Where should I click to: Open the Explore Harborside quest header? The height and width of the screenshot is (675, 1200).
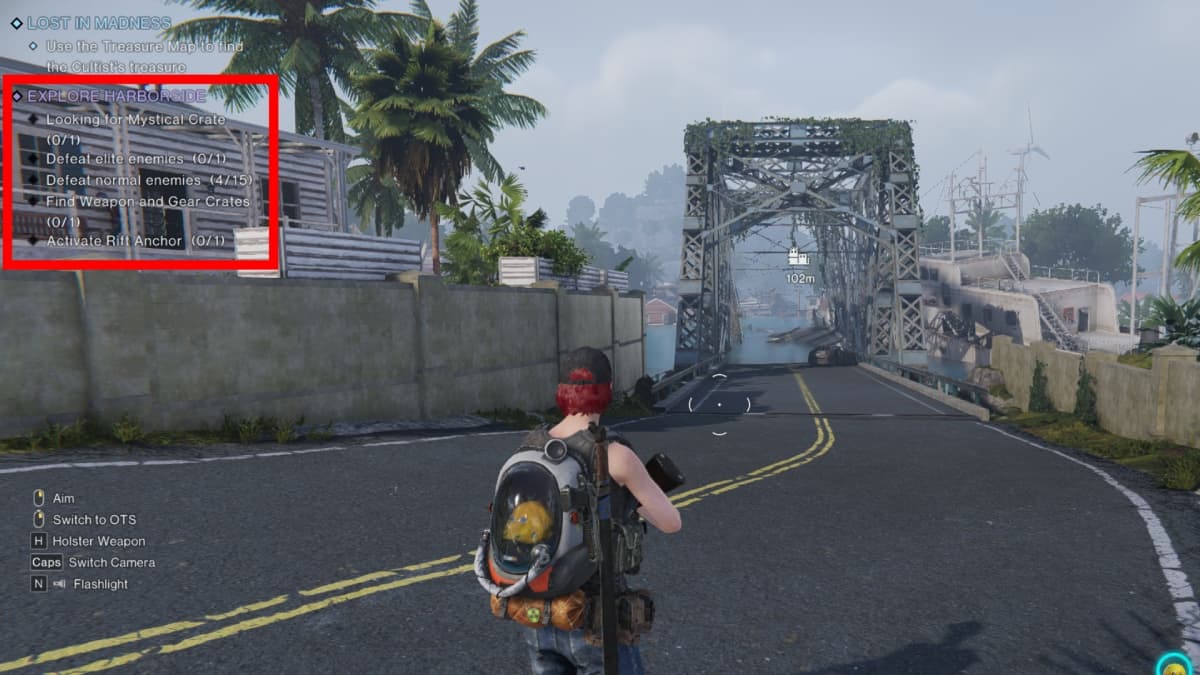[x=116, y=96]
